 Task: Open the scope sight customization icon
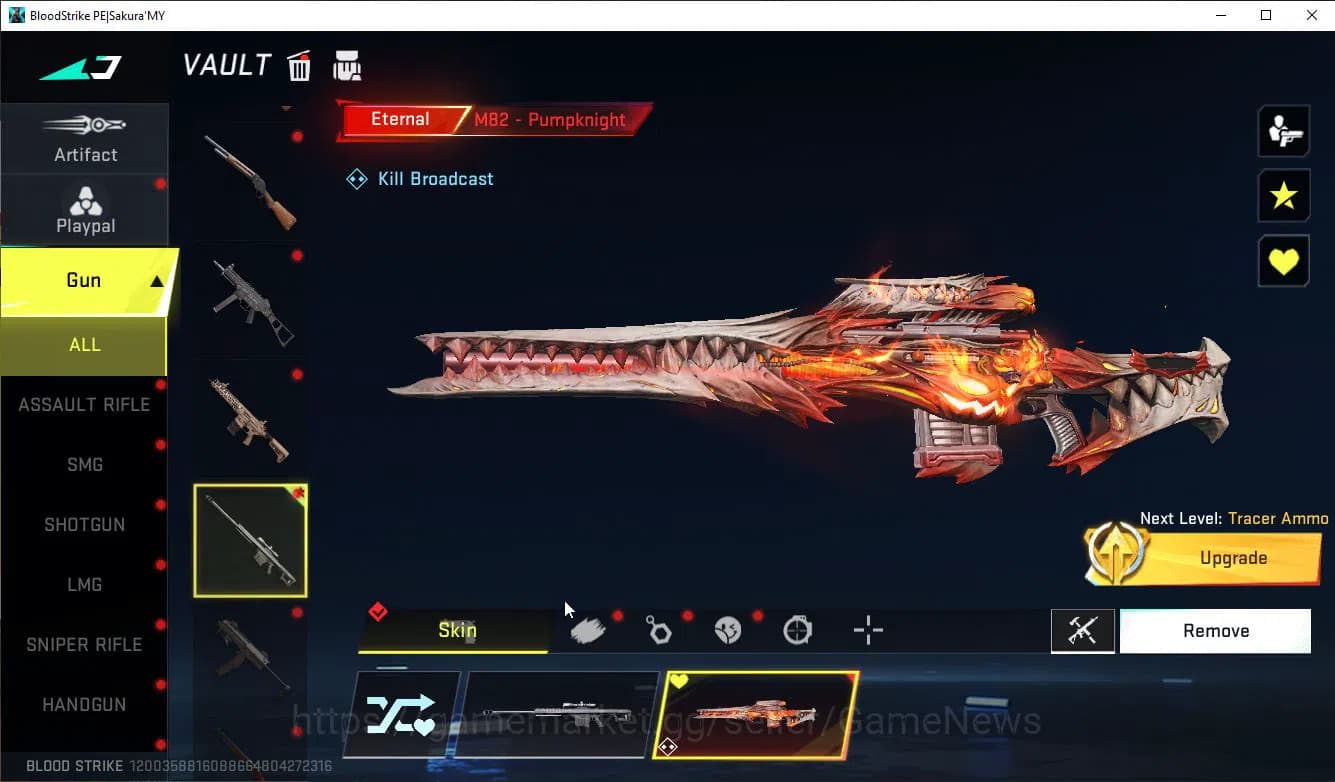pos(797,630)
